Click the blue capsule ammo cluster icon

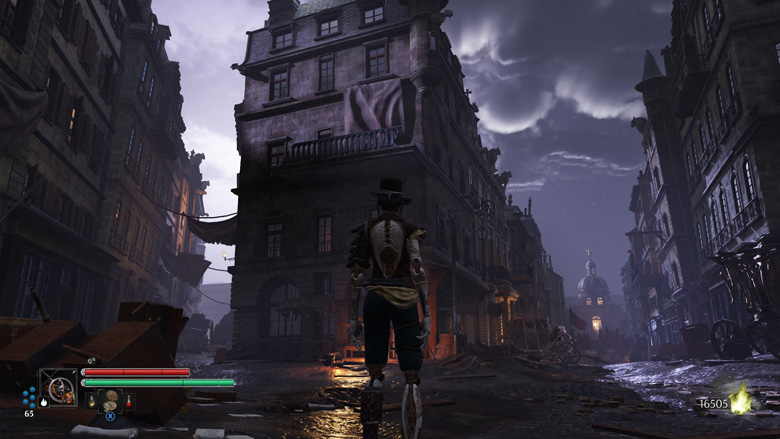(x=29, y=397)
